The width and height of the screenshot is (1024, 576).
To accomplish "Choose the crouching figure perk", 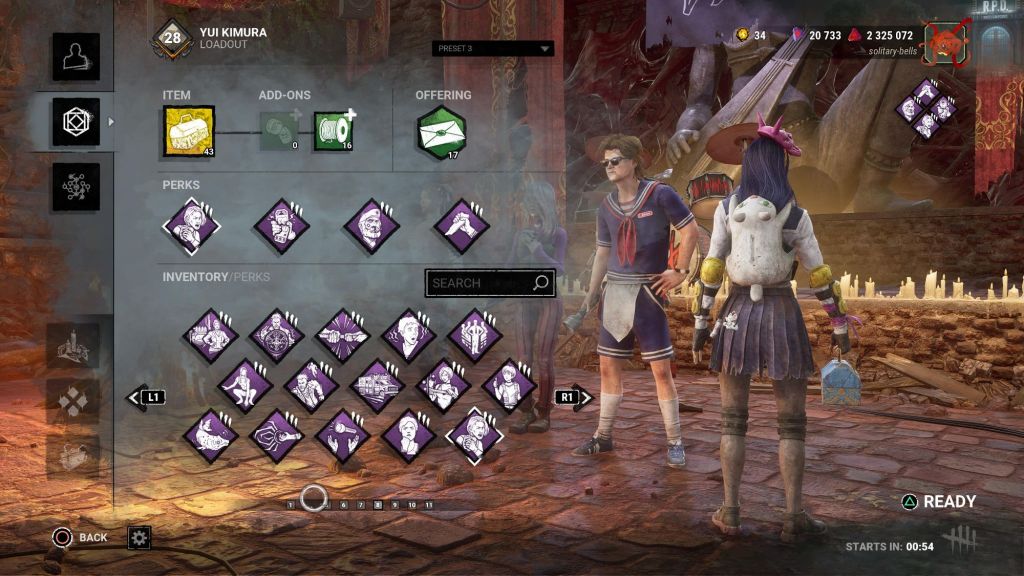I will [x=245, y=385].
